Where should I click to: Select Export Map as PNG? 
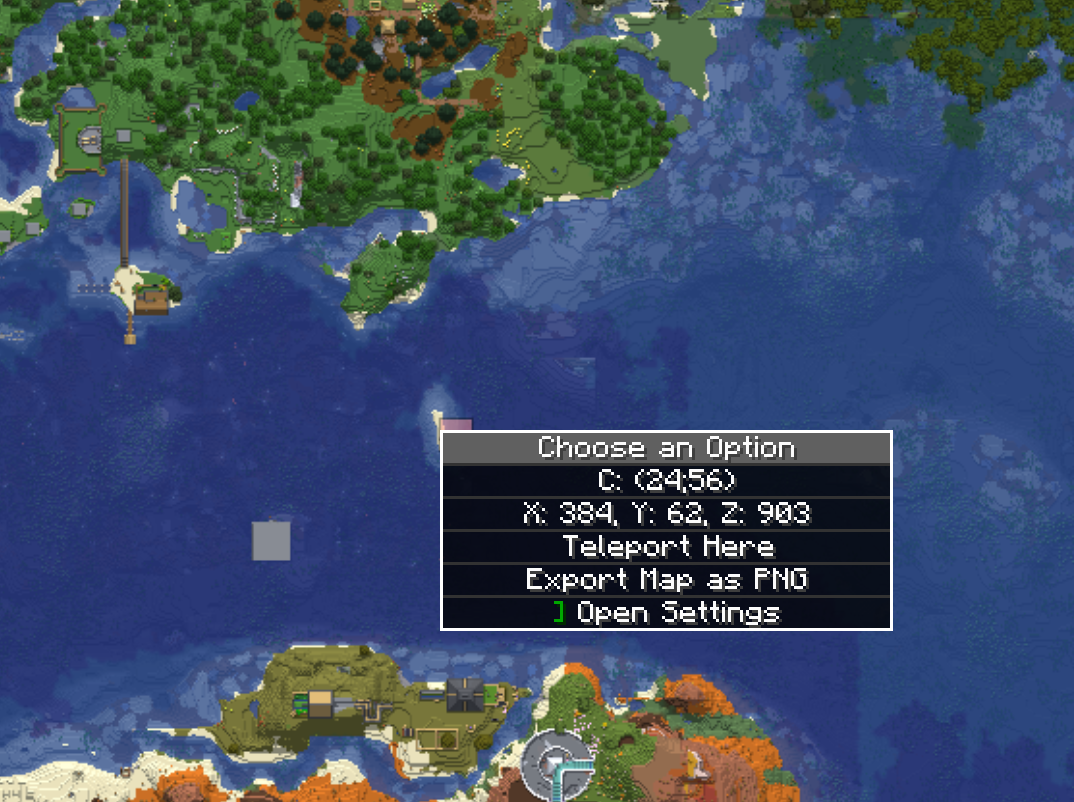click(x=667, y=580)
